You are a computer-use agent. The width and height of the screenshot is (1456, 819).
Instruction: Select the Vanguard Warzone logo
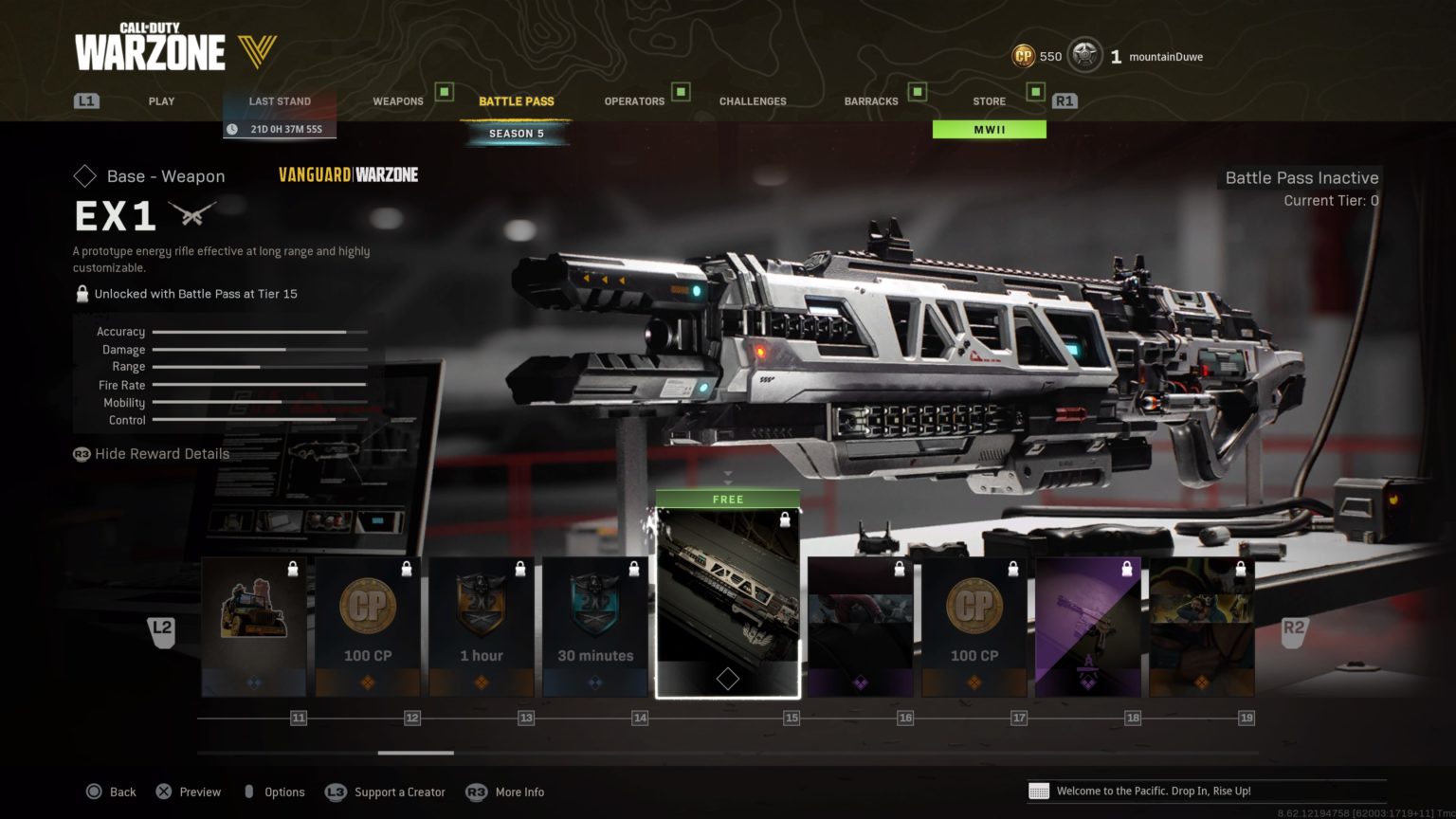click(348, 174)
